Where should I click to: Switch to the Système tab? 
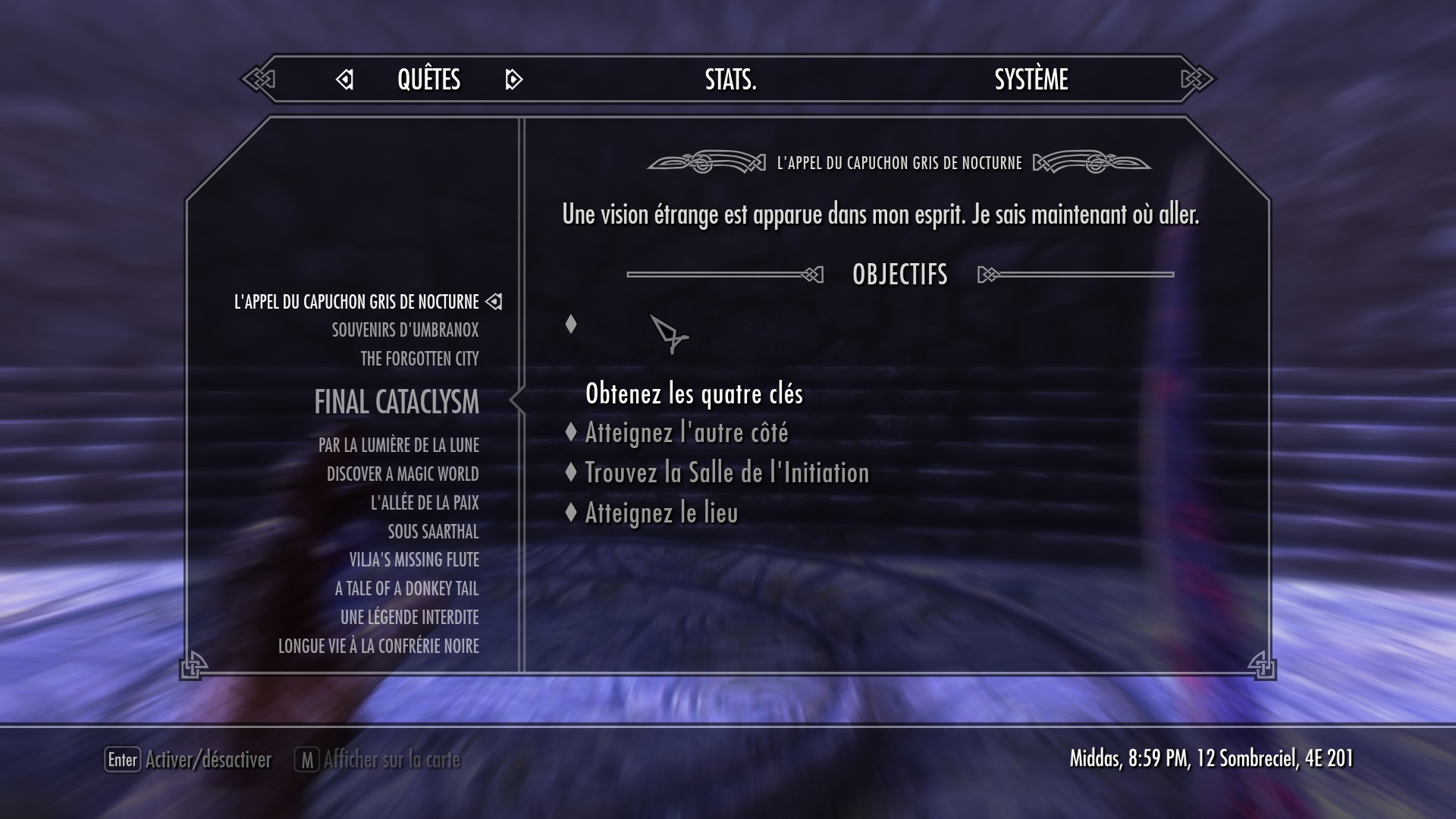pos(1031,79)
